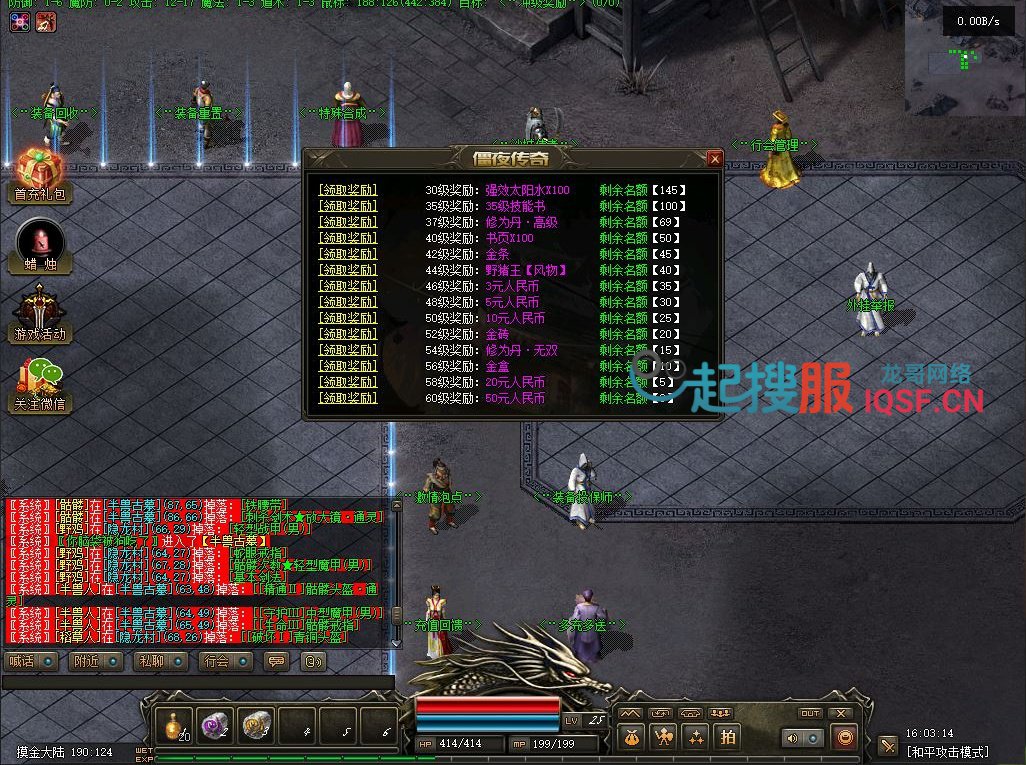1026x765 pixels.
Task: Close the level reward window
Action: coord(714,158)
